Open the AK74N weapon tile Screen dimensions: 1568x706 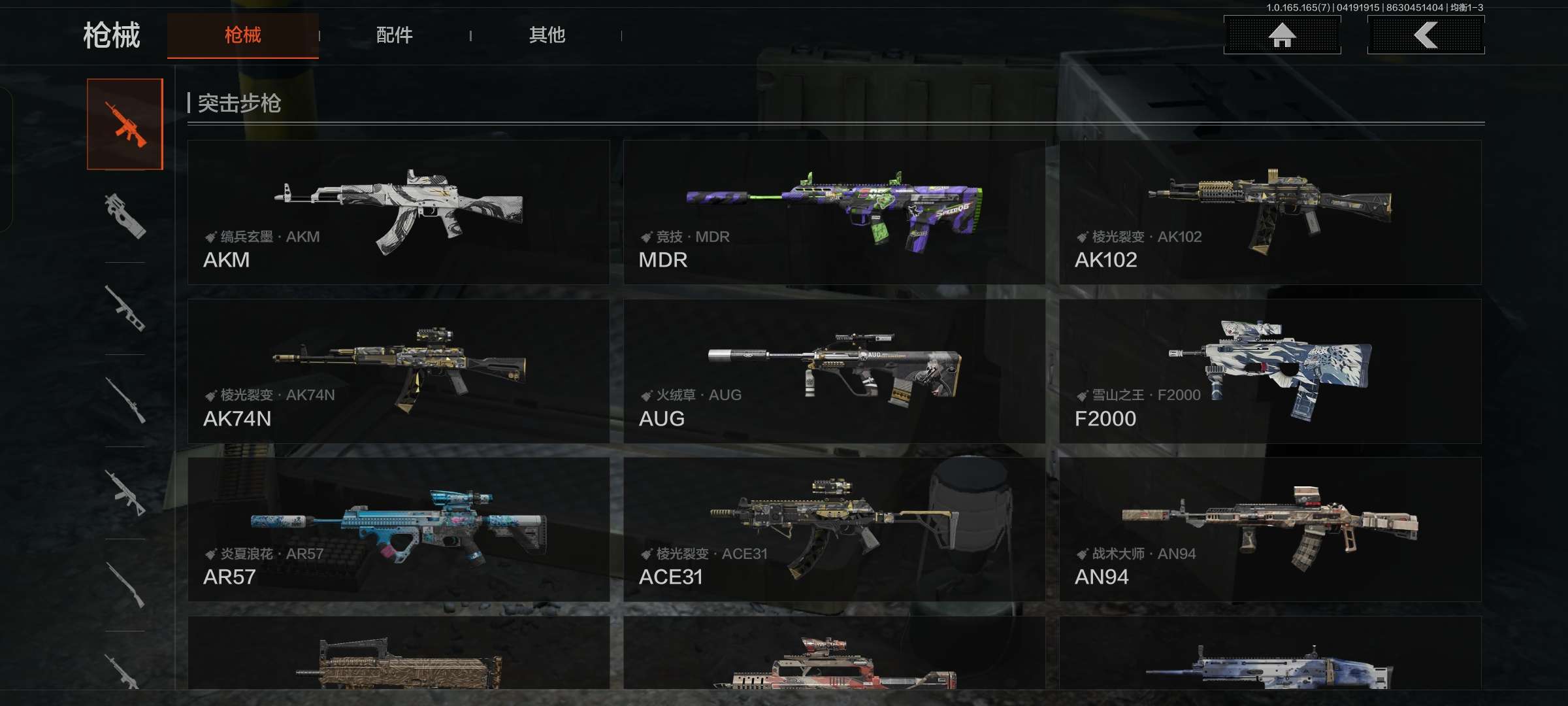pyautogui.click(x=398, y=371)
